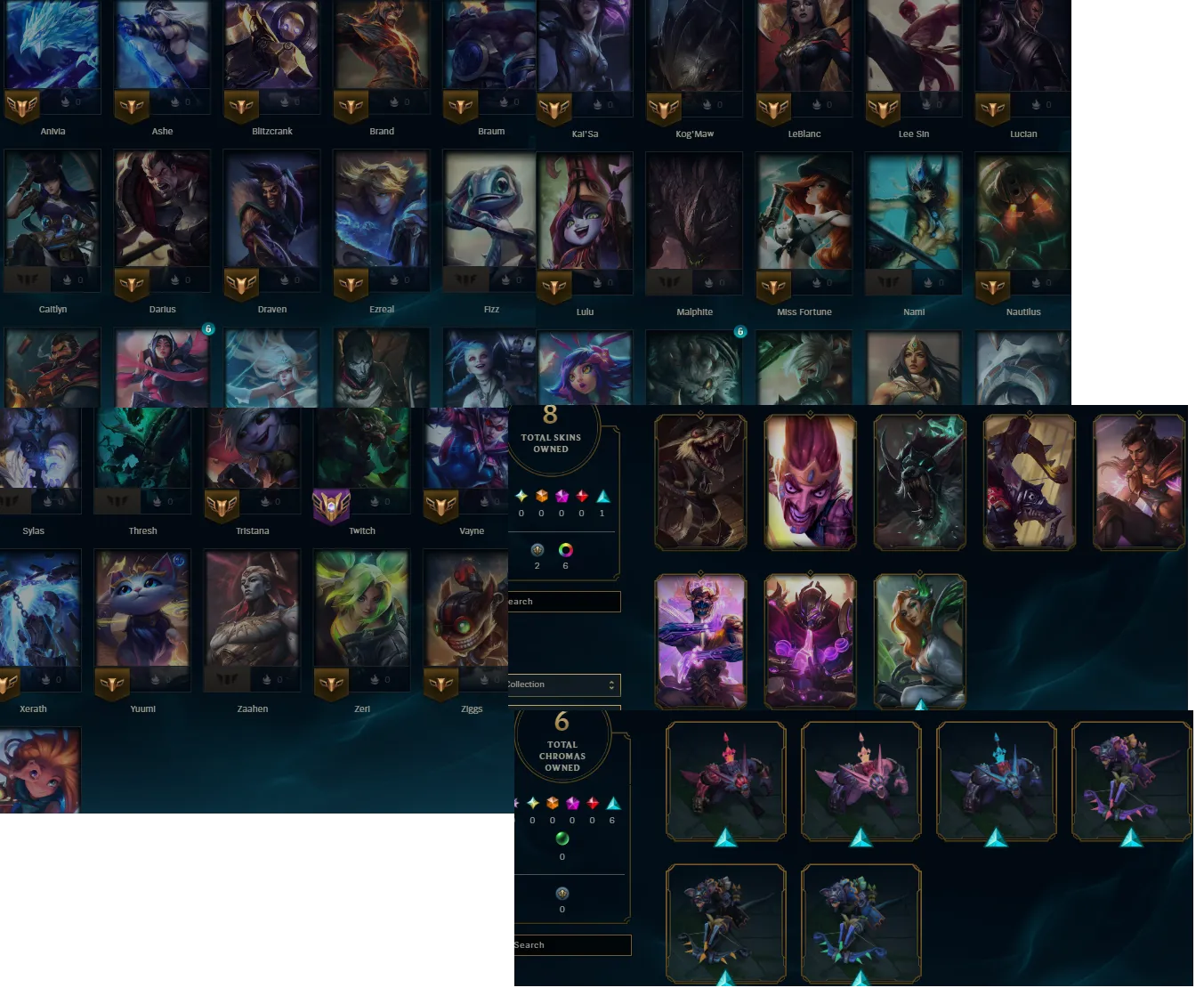Toggle the cyan triangle filter showing 6 chromas

[611, 802]
